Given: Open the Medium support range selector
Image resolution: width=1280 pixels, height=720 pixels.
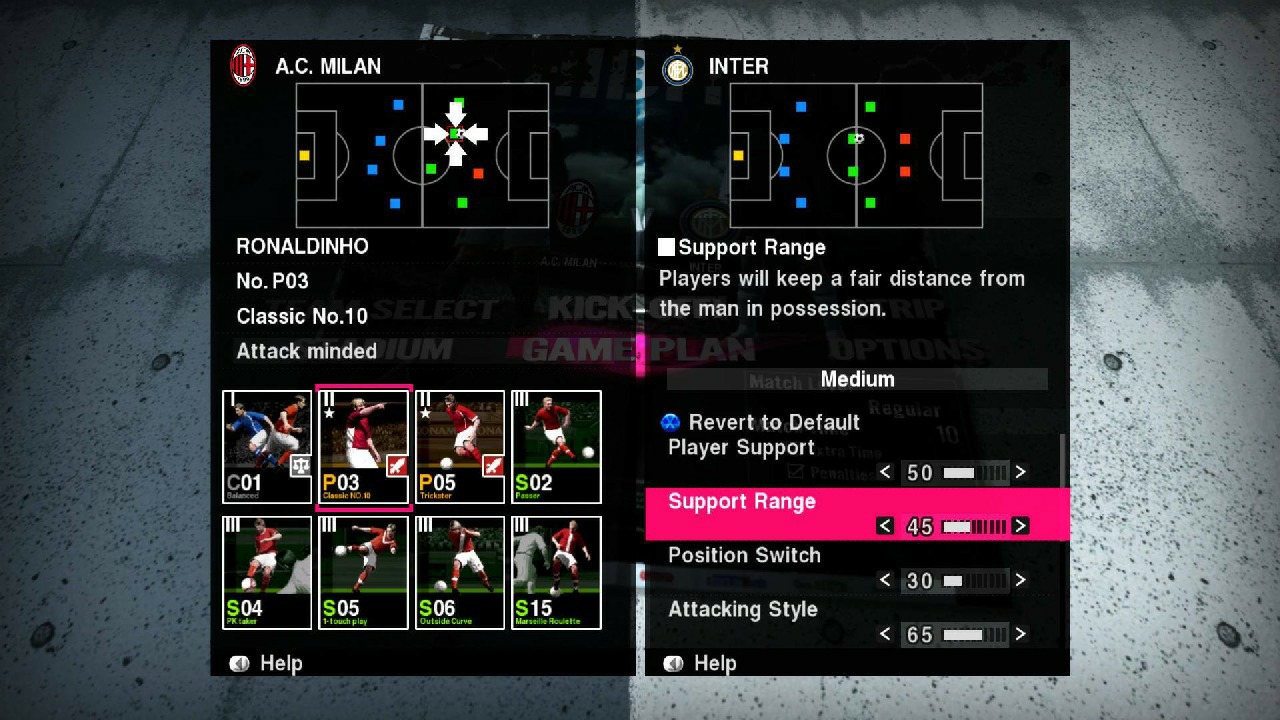Looking at the screenshot, I should pyautogui.click(x=856, y=379).
